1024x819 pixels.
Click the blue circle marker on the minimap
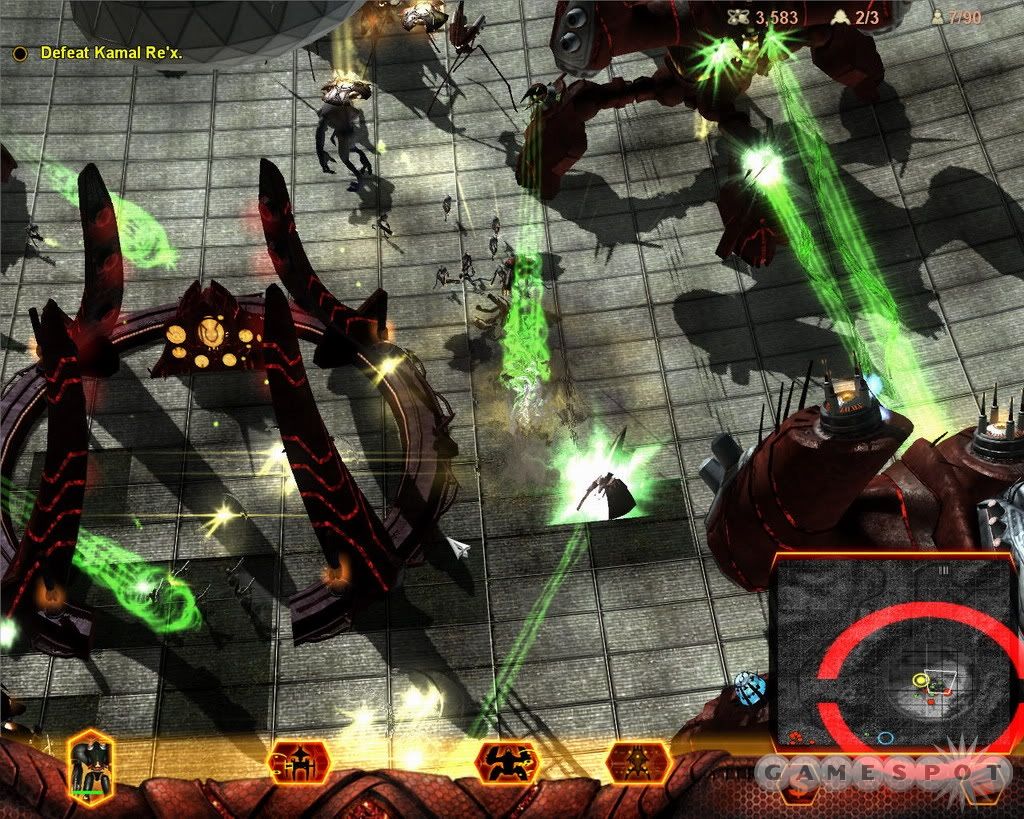(x=885, y=738)
